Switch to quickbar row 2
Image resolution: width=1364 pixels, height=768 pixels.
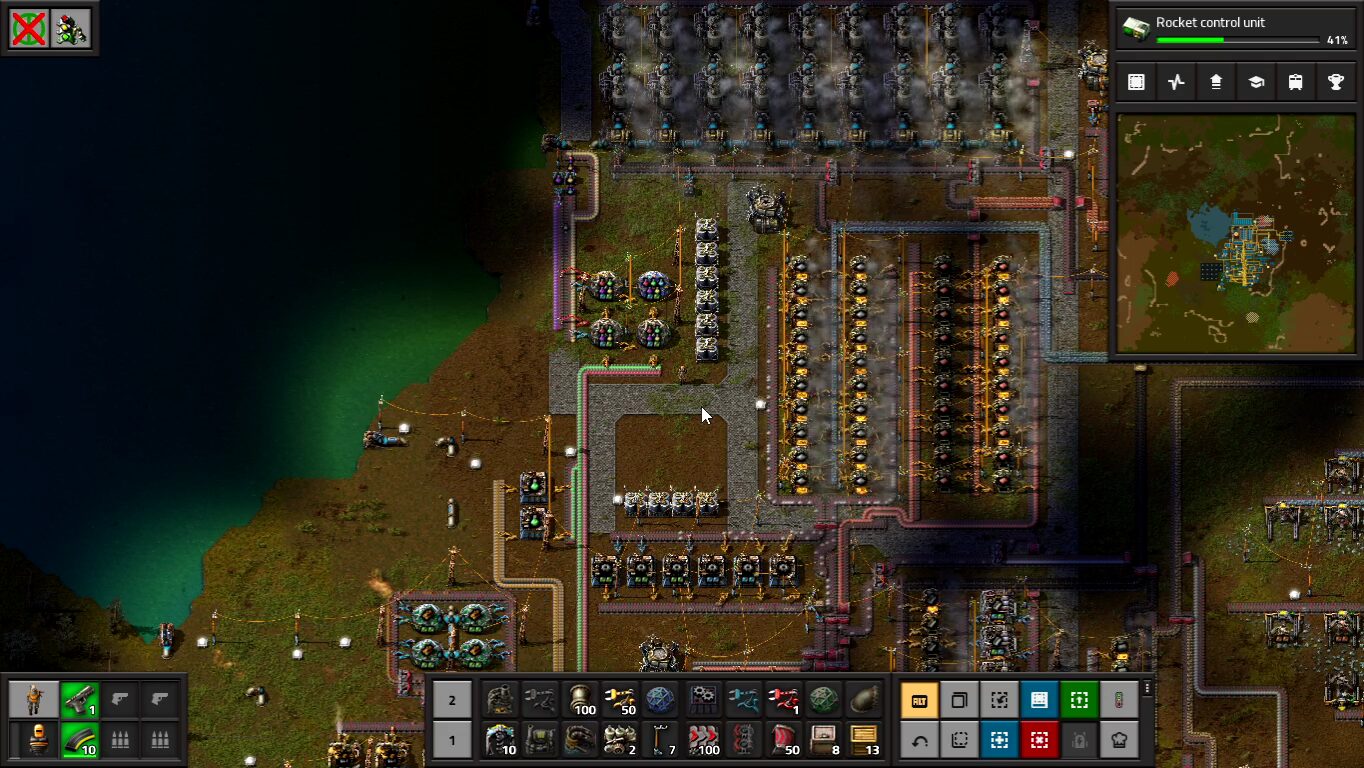pos(452,700)
